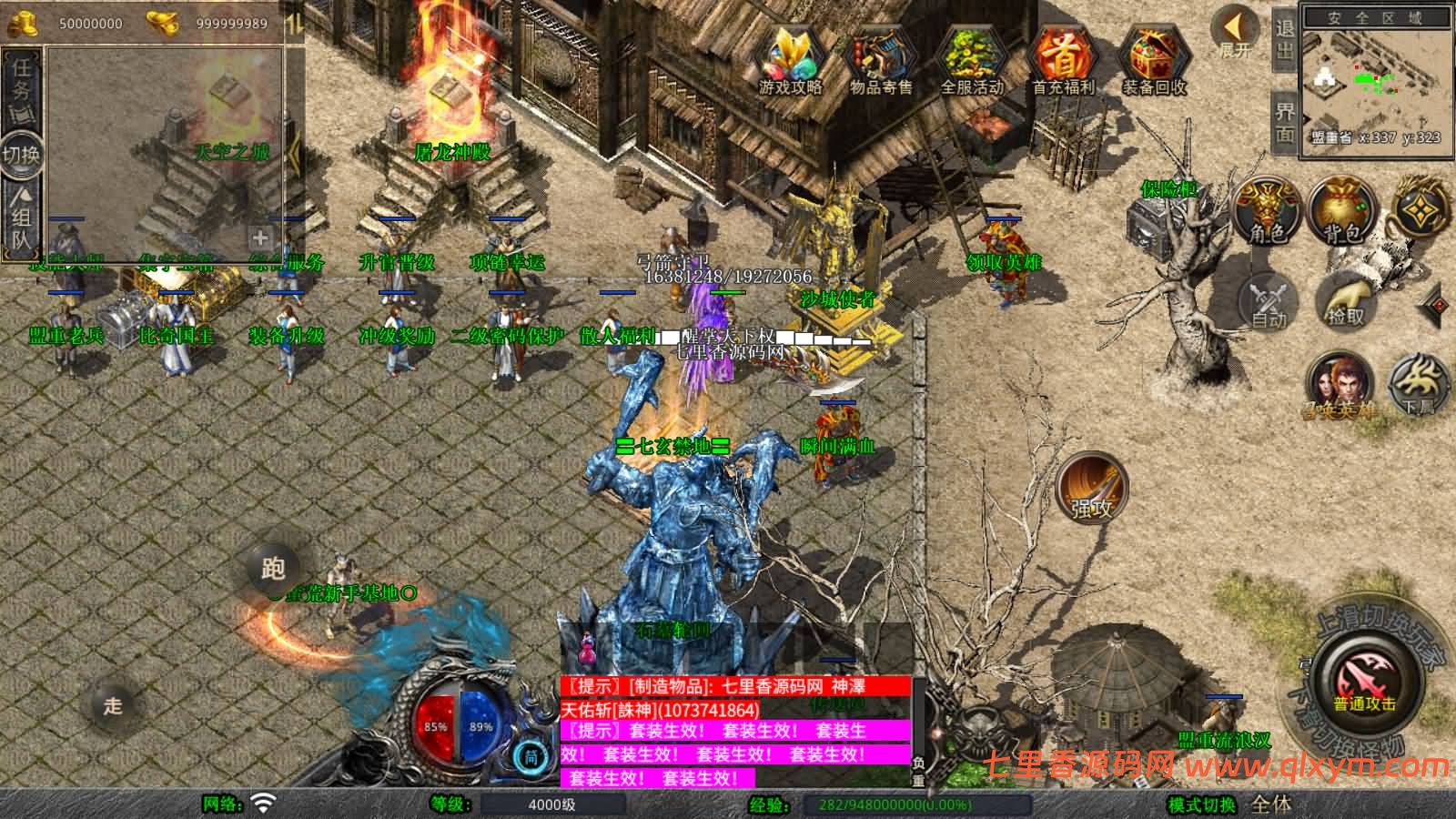Switch to the 组队 team tab
Image resolution: width=1456 pixels, height=819 pixels.
click(22, 217)
